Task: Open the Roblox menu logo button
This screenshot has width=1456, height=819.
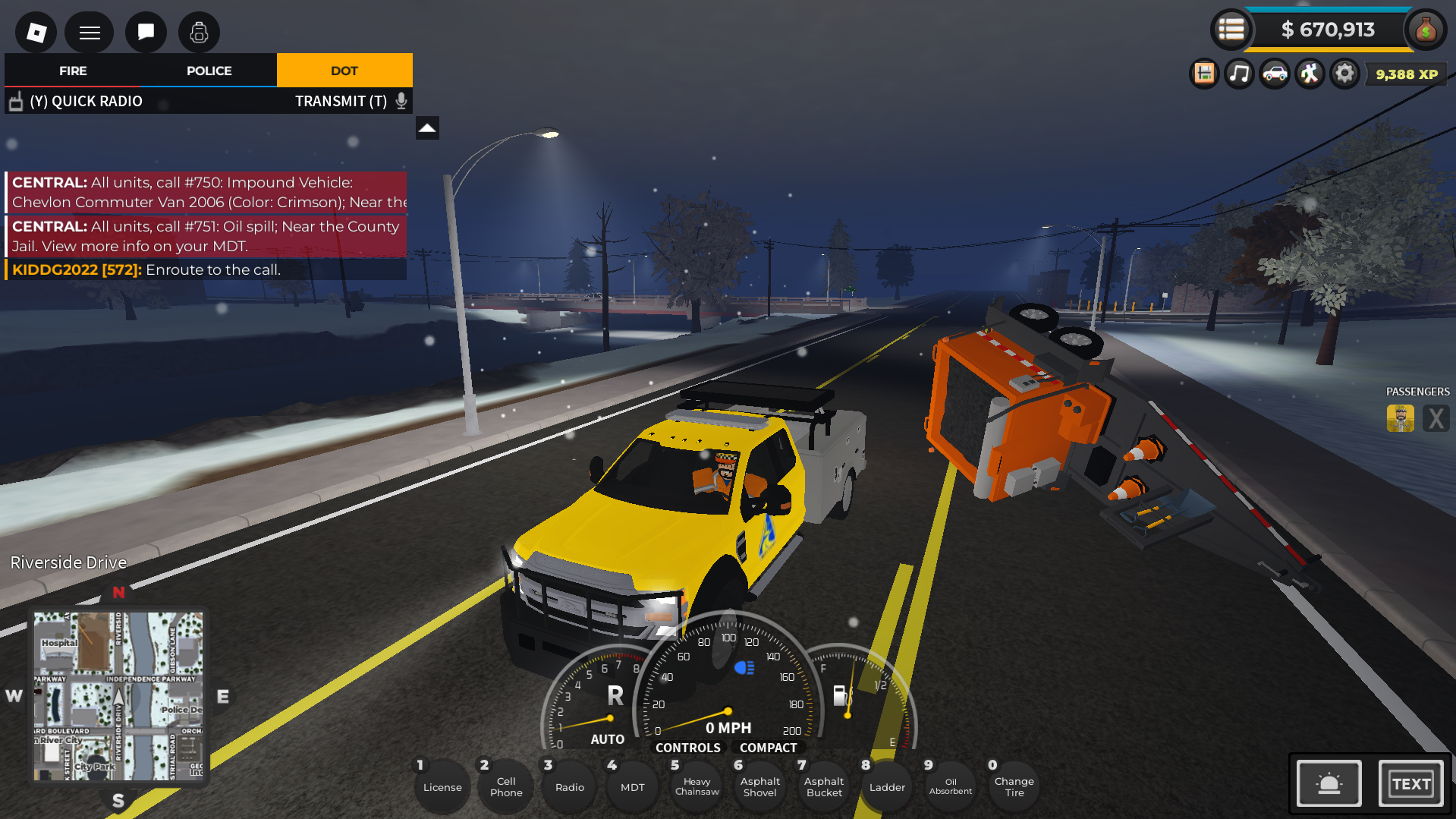Action: pos(36,32)
